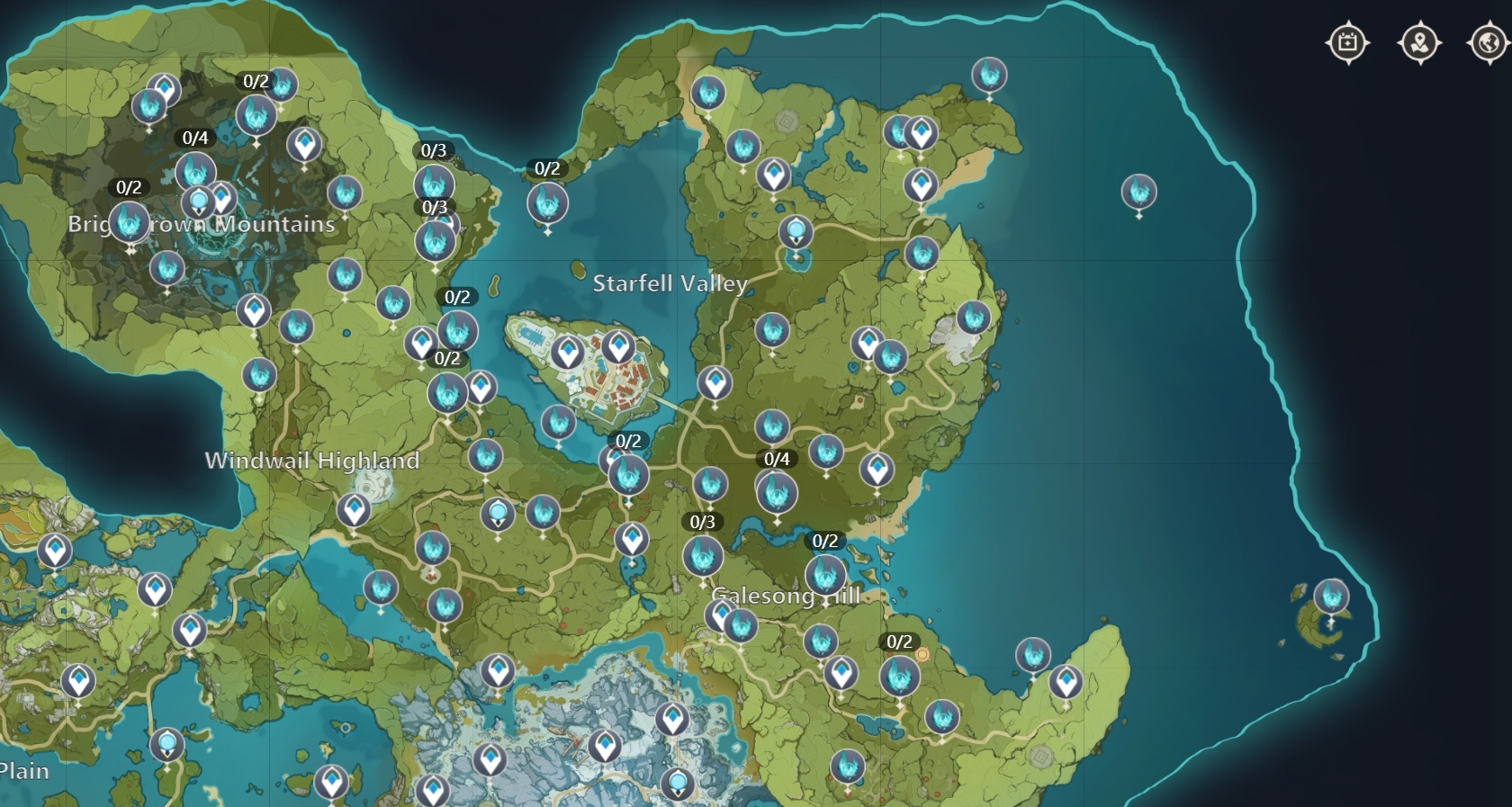The width and height of the screenshot is (1512, 807).
Task: Open the world region switcher globe
Action: pyautogui.click(x=1489, y=40)
